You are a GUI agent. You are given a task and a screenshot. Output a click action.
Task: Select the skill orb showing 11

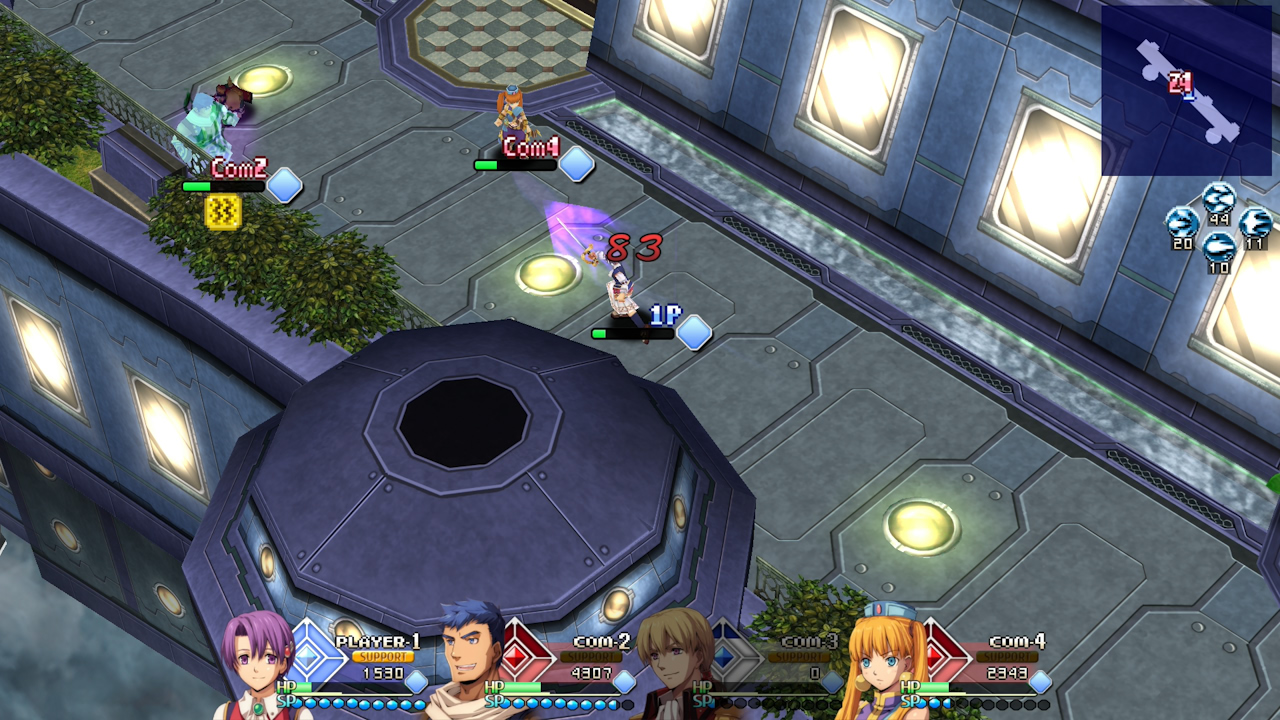tap(1255, 221)
